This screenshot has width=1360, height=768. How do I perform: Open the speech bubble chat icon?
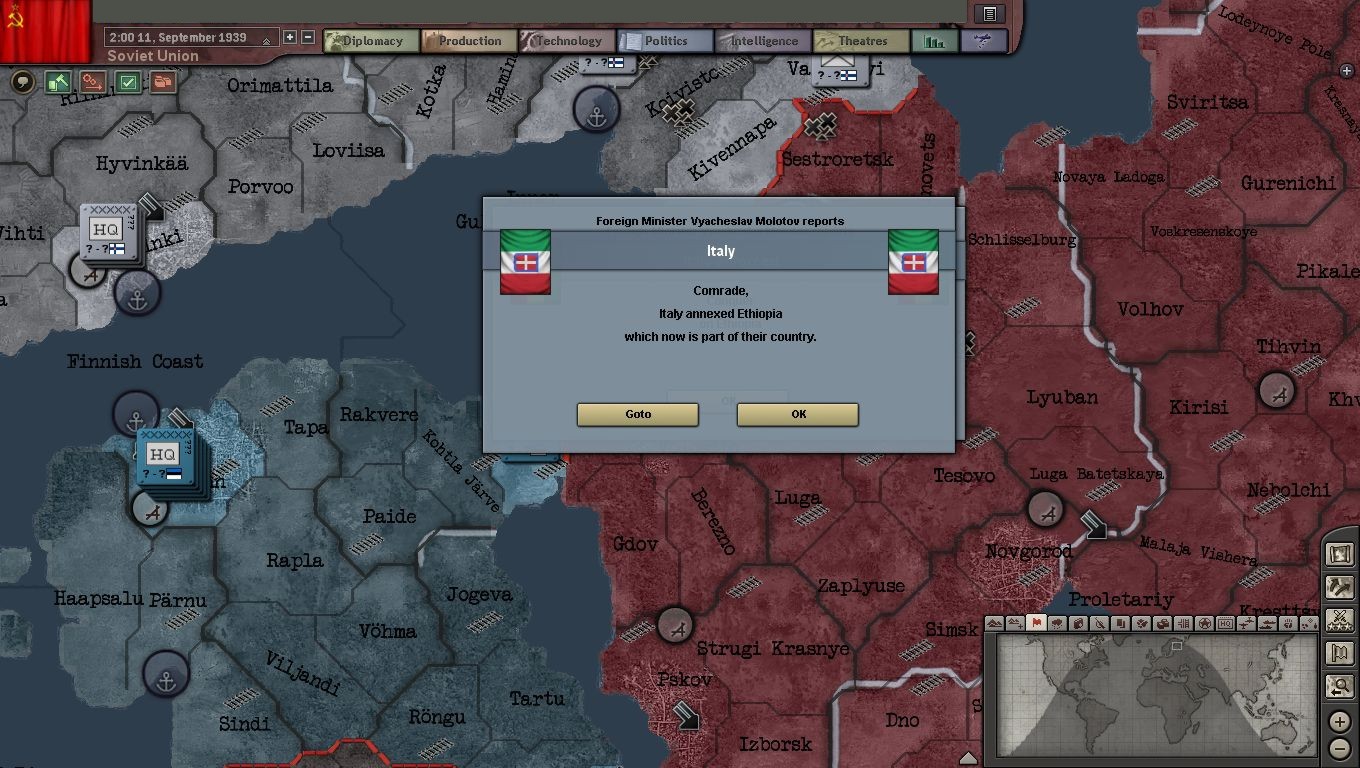[x=23, y=82]
